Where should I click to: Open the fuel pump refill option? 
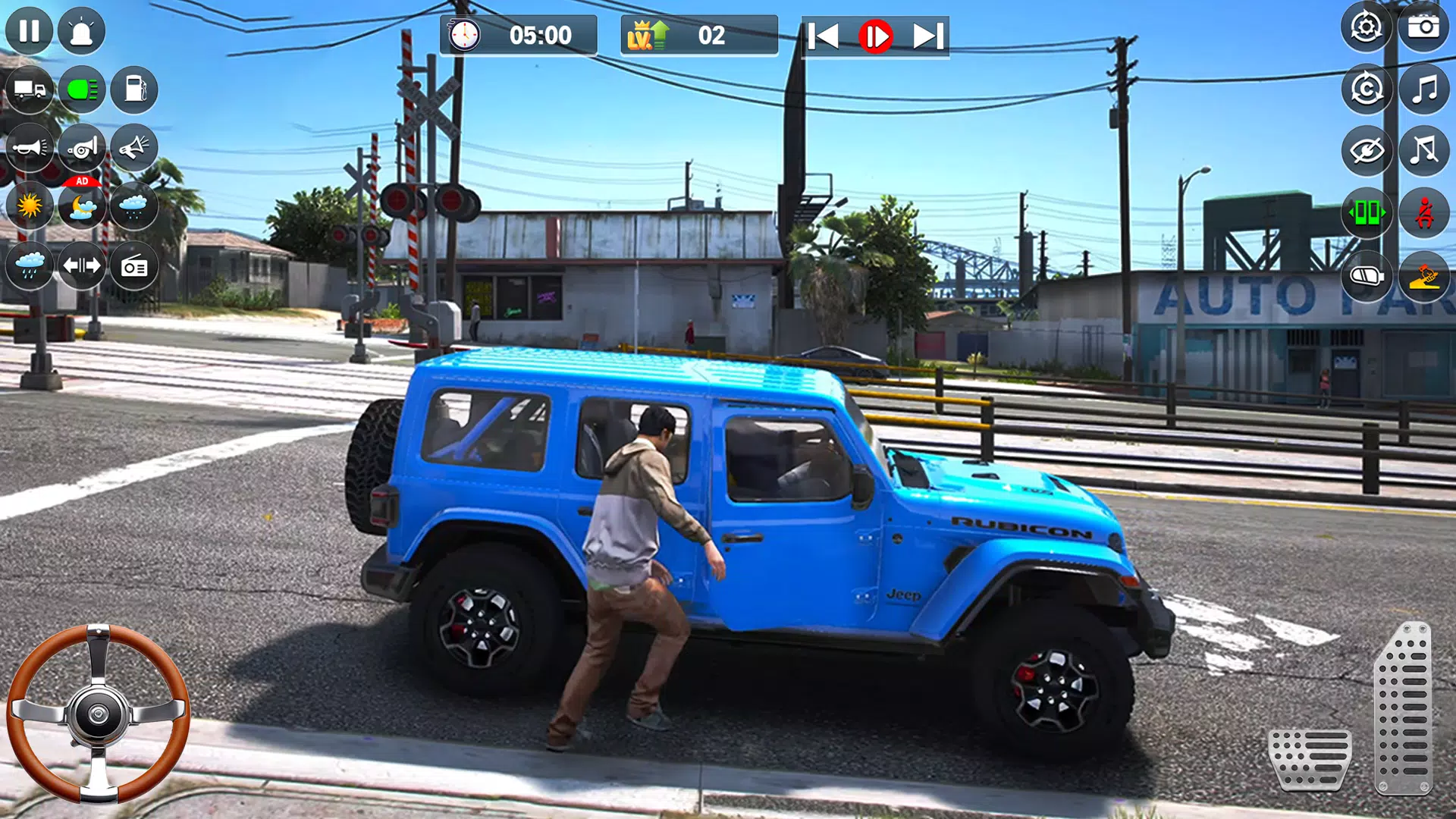(x=133, y=89)
